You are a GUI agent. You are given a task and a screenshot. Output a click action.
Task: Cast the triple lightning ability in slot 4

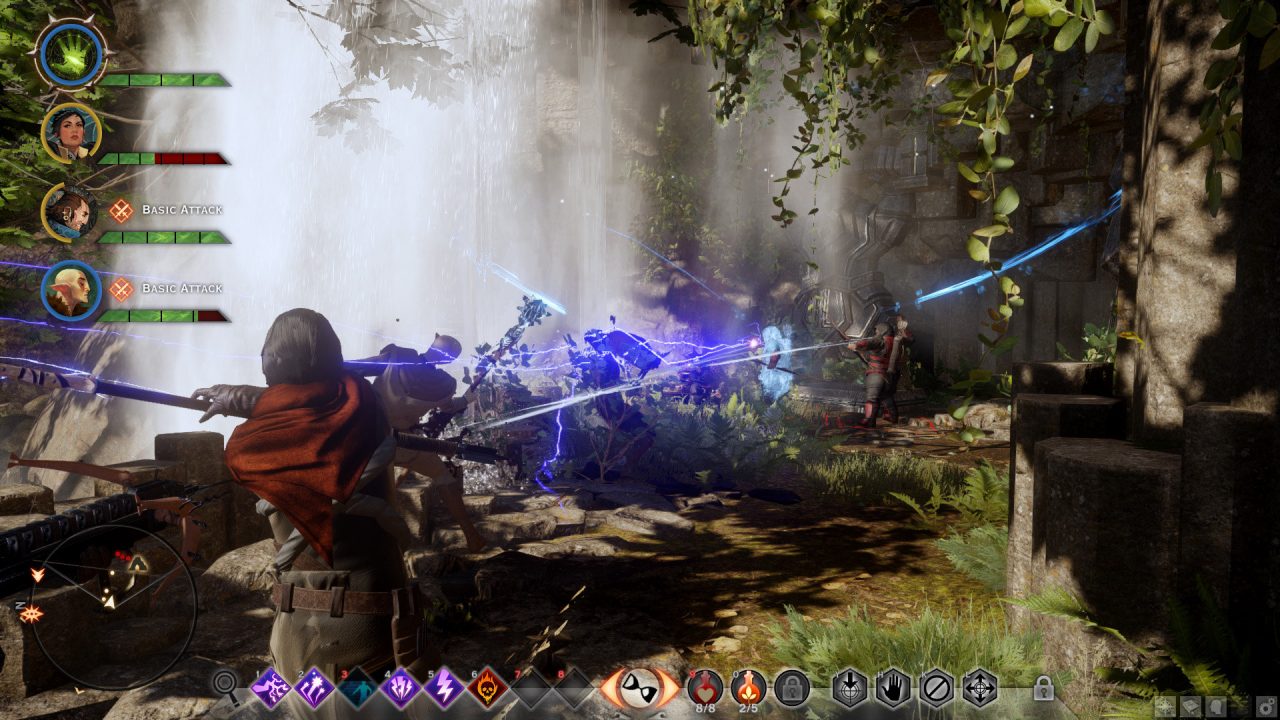point(400,688)
